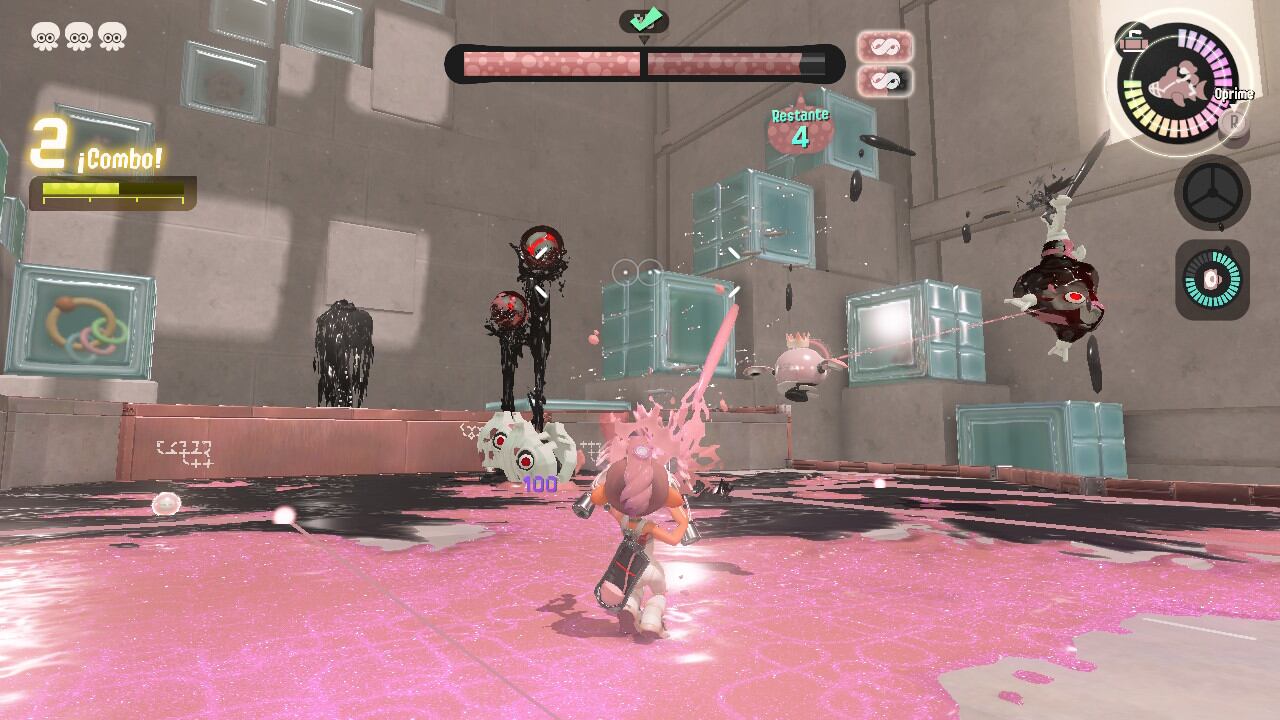
Task: Click the green checkmark objective marker
Action: point(643,20)
